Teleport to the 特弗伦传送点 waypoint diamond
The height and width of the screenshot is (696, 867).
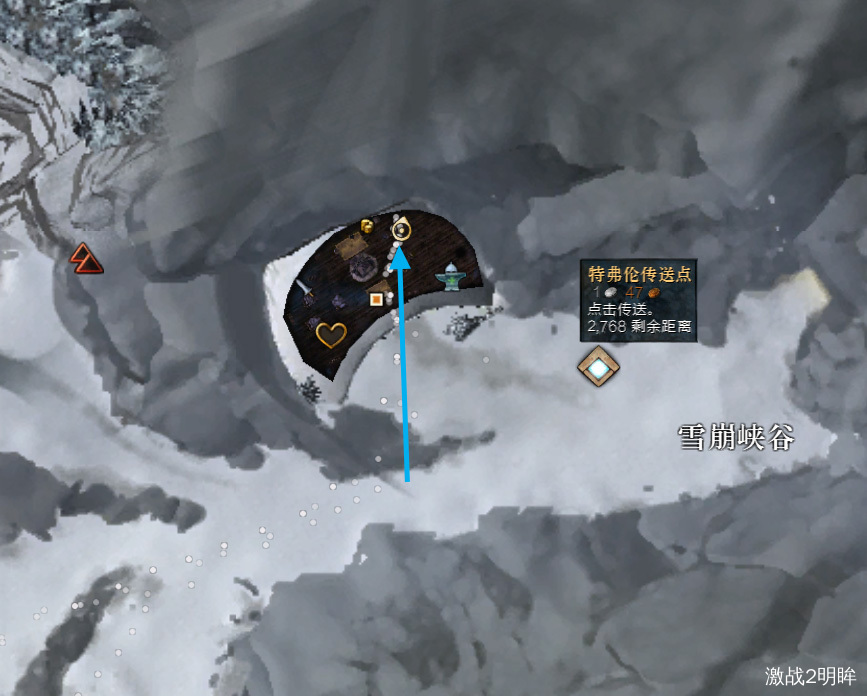(x=598, y=368)
